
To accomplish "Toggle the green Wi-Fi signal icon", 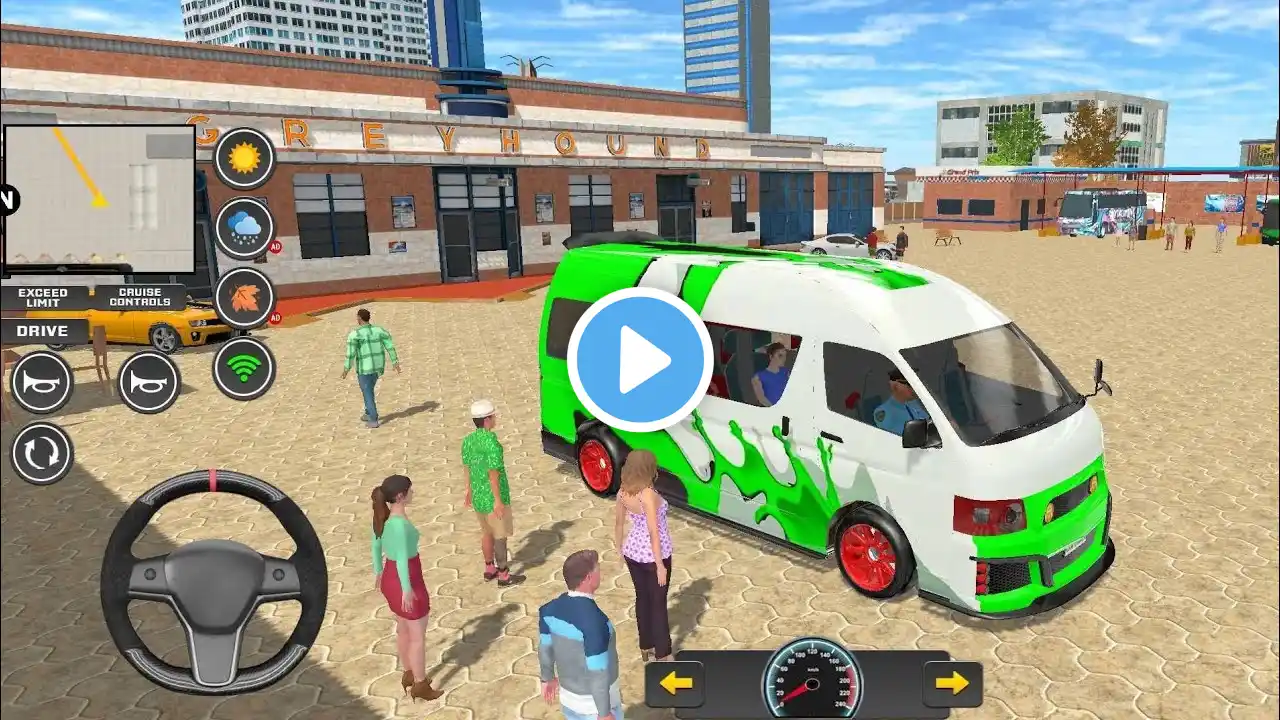I will tap(244, 368).
